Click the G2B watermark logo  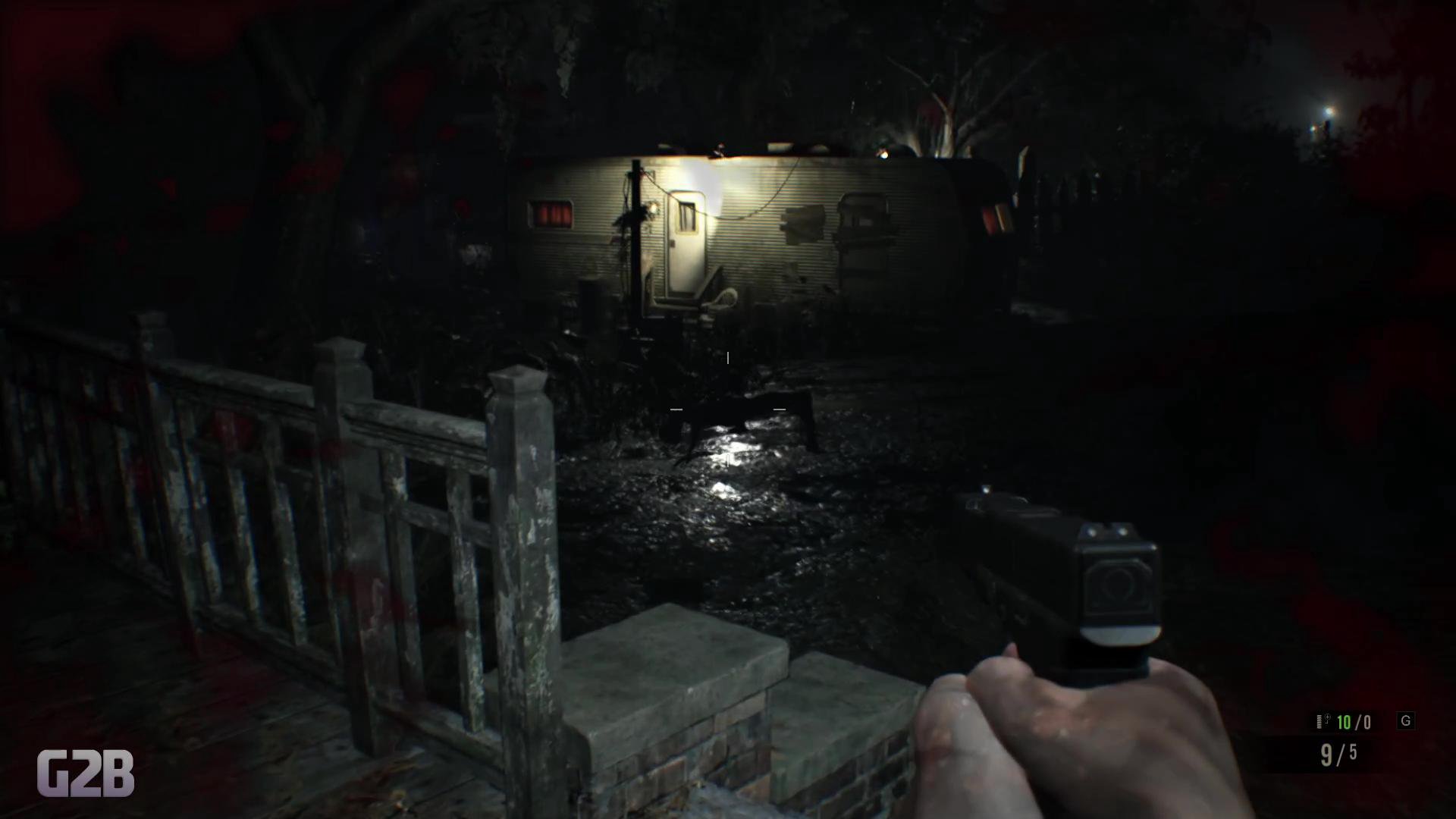[85, 773]
